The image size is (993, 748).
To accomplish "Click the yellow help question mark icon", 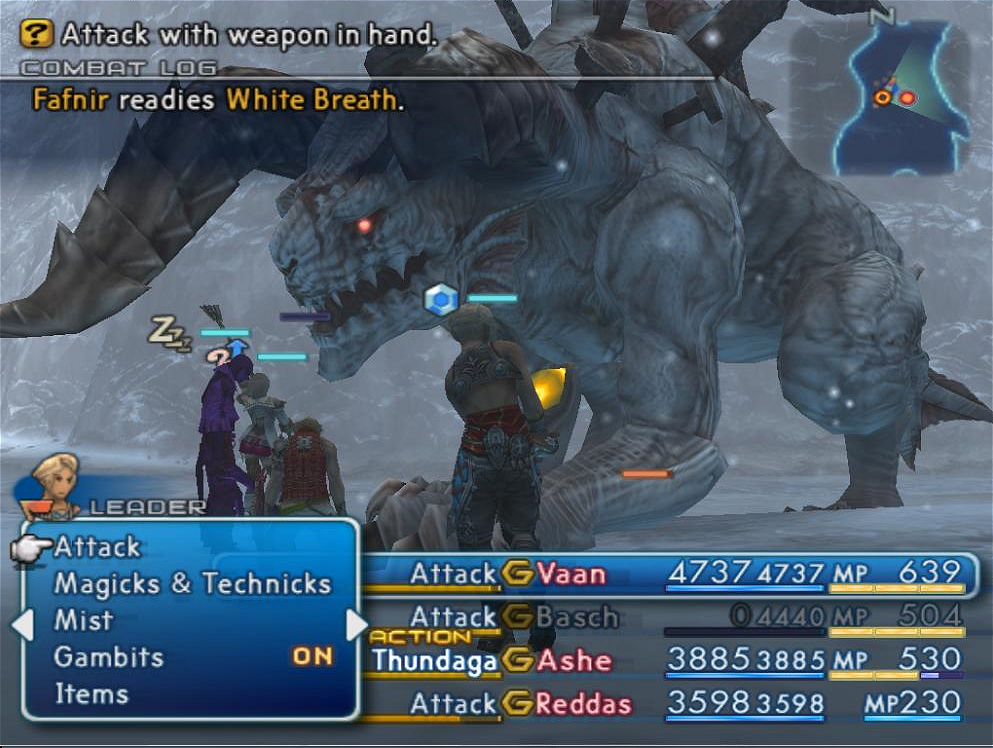I will pos(36,35).
